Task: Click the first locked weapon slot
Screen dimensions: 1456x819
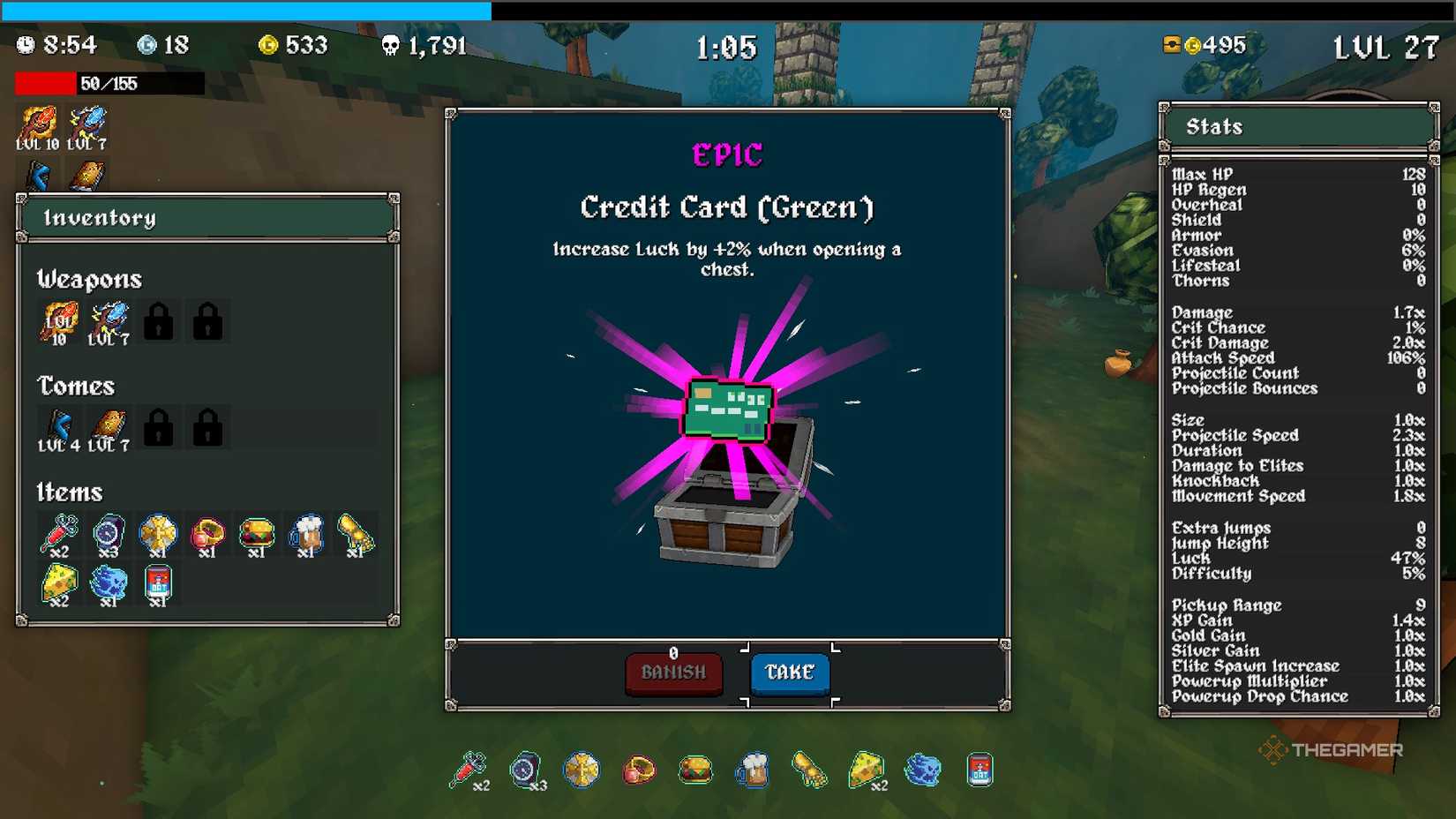Action: (x=157, y=320)
